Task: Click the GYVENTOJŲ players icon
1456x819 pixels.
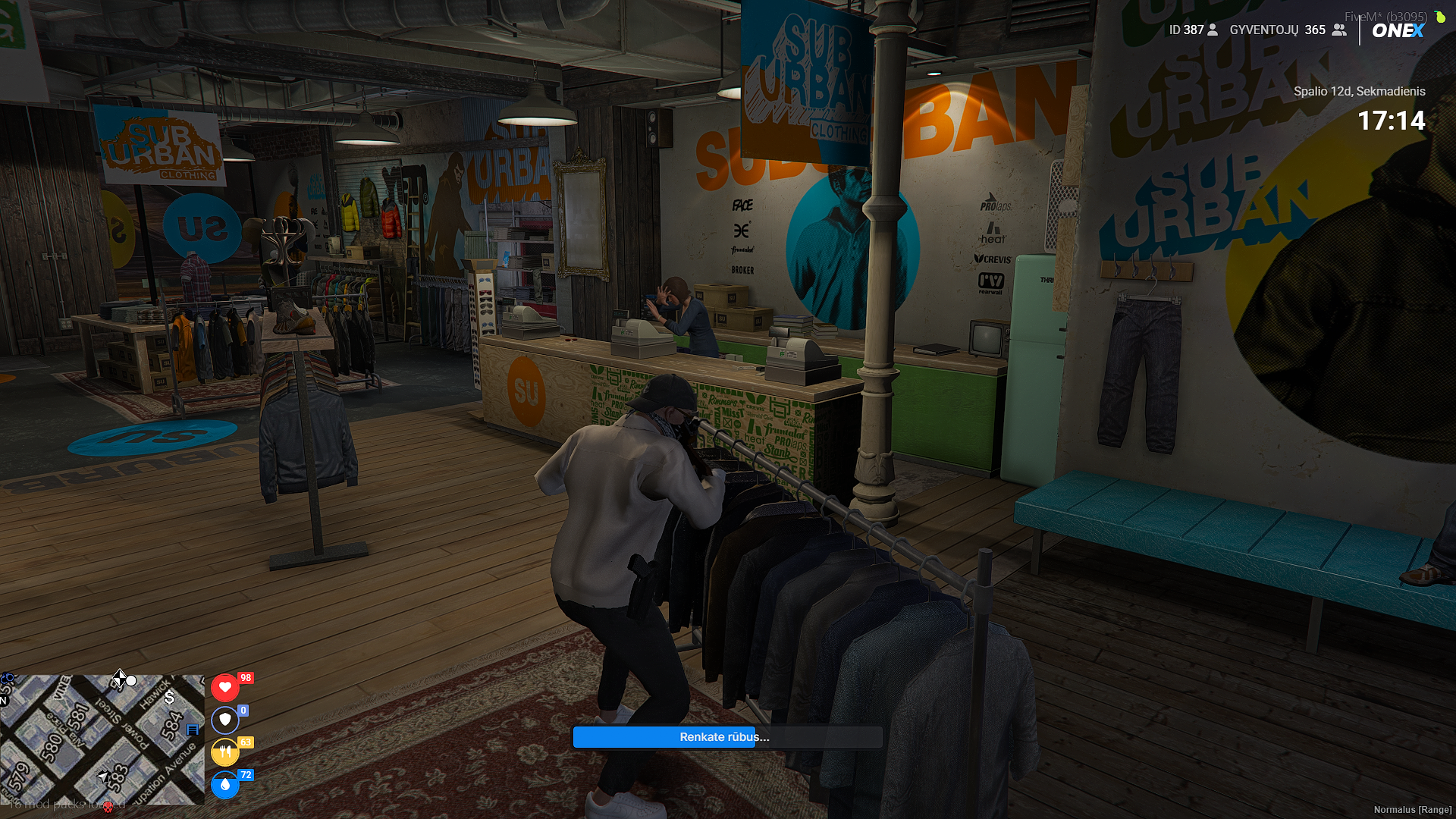Action: click(x=1339, y=30)
